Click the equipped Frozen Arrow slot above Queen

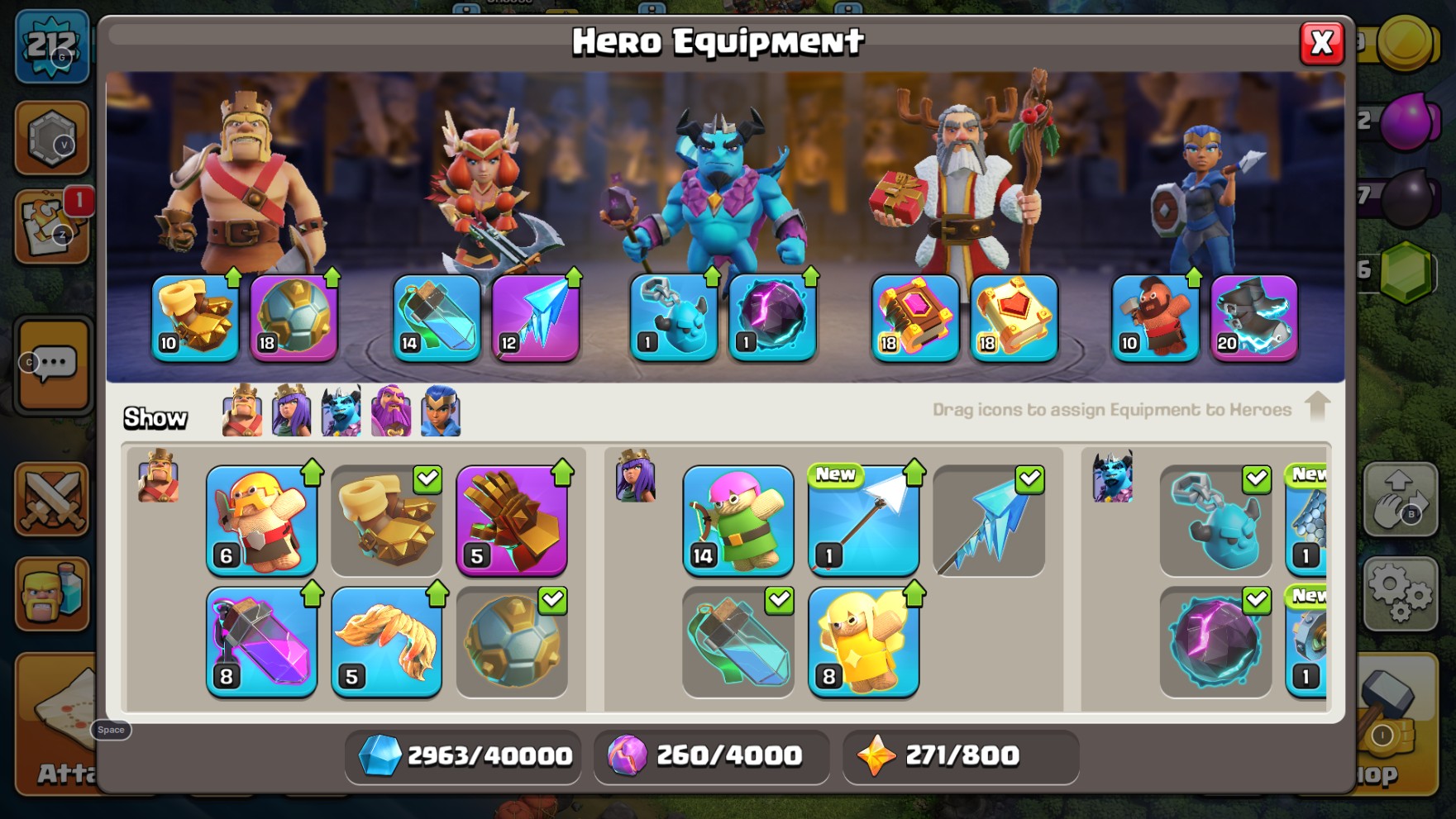(535, 318)
